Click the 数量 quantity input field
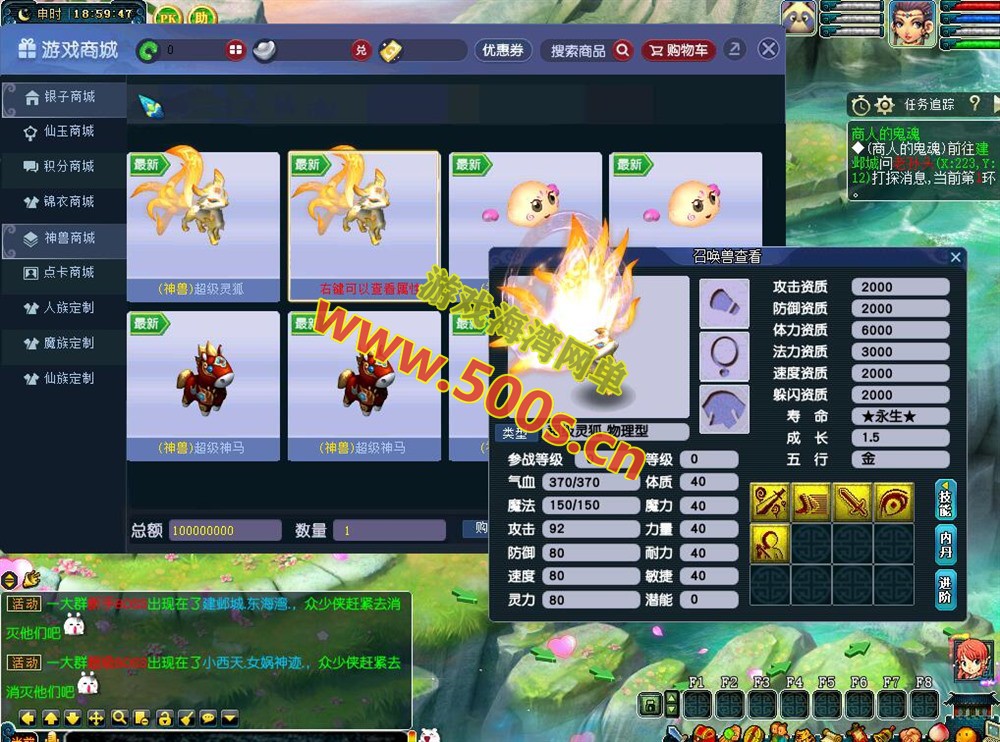The image size is (1000, 742). [389, 530]
